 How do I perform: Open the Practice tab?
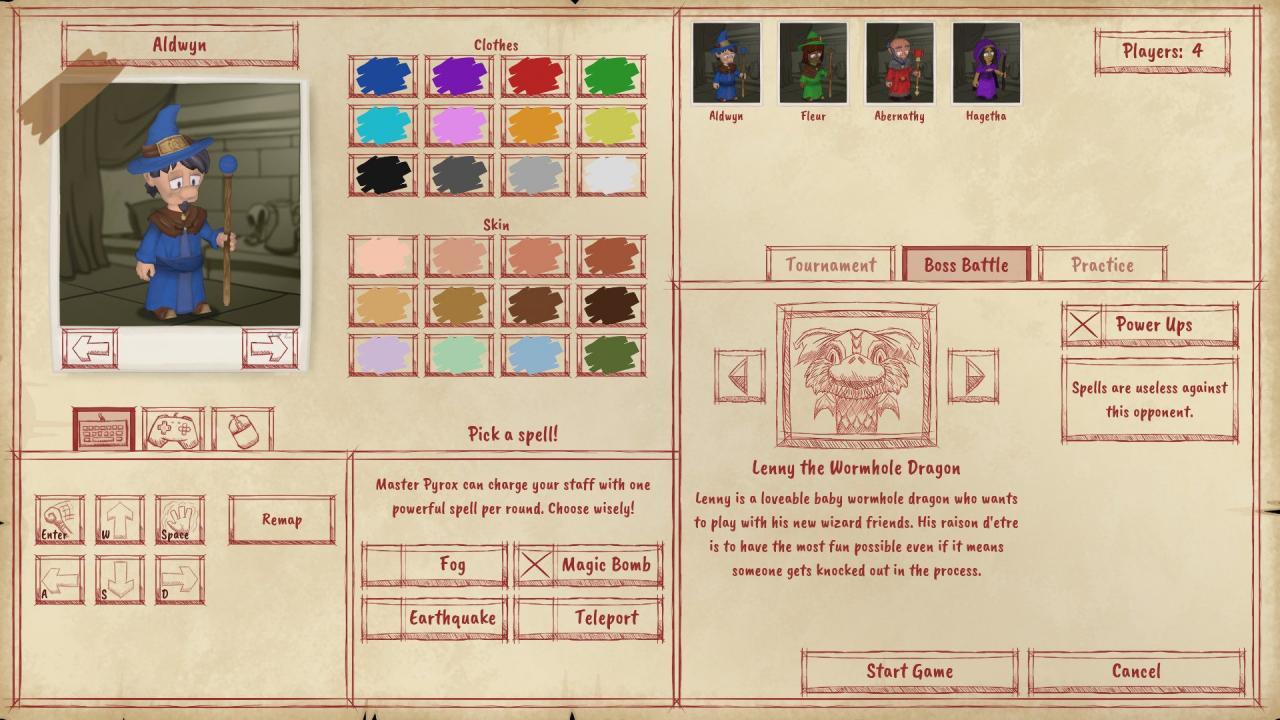point(1102,265)
